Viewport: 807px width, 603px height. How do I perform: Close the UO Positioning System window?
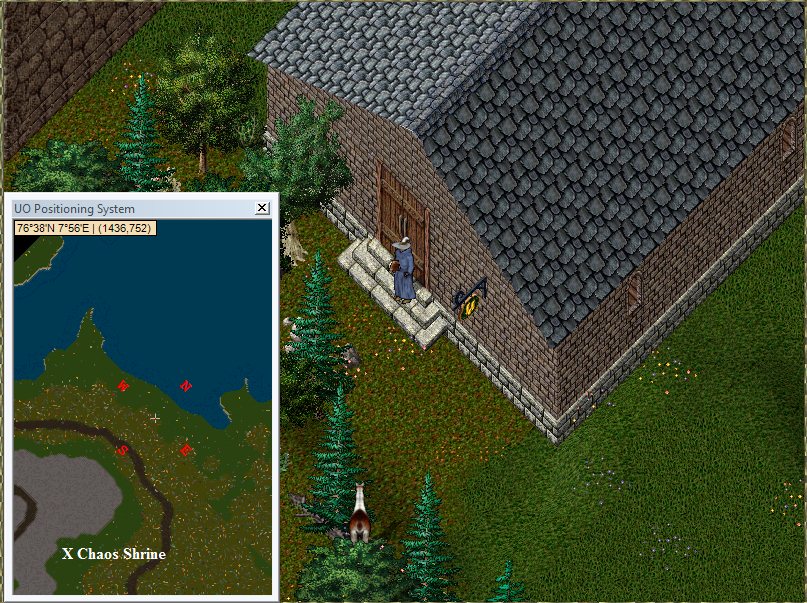262,208
